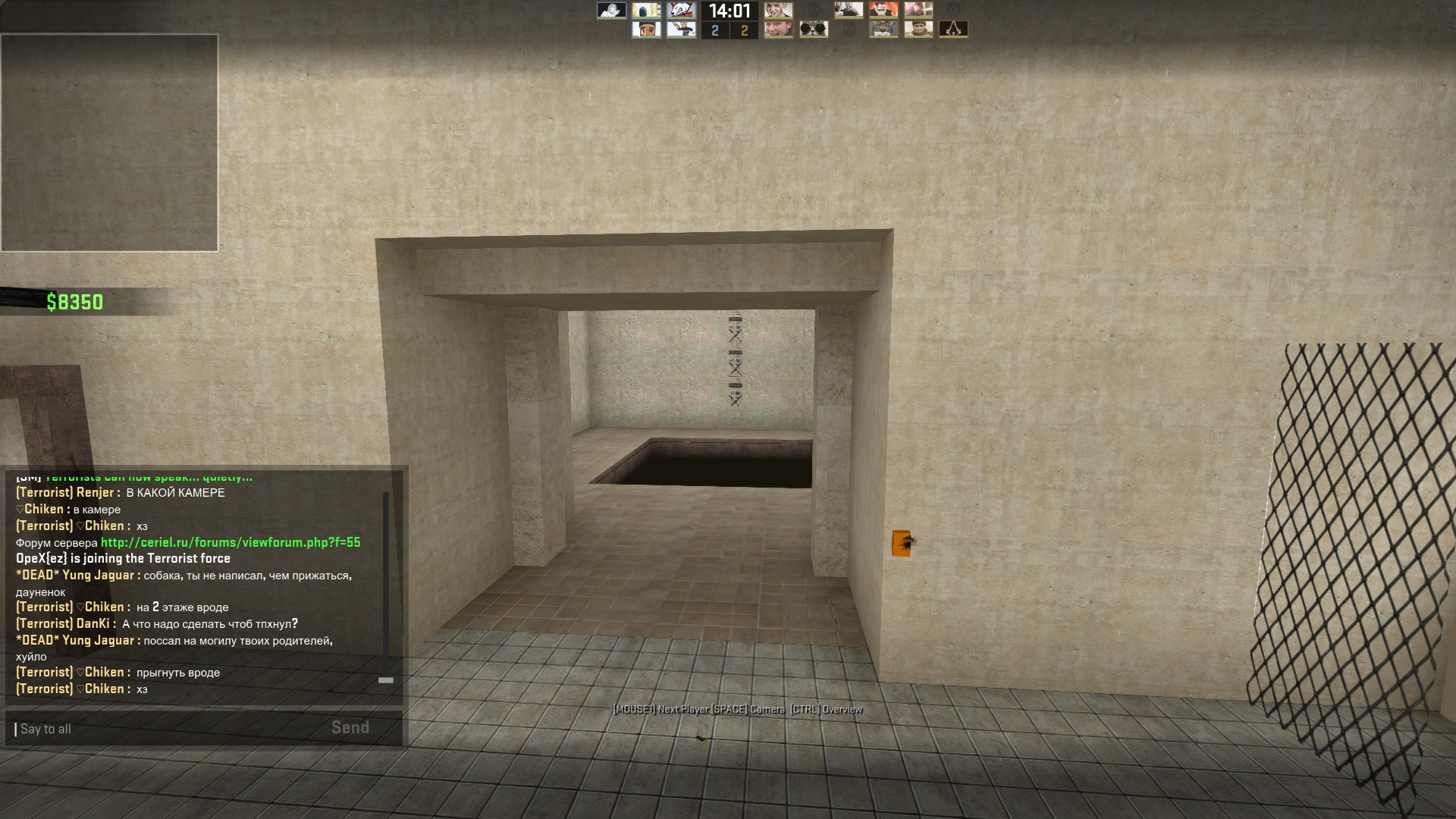Select the cat with round sunglasses avatar
This screenshot has height=819, width=1456.
[814, 30]
